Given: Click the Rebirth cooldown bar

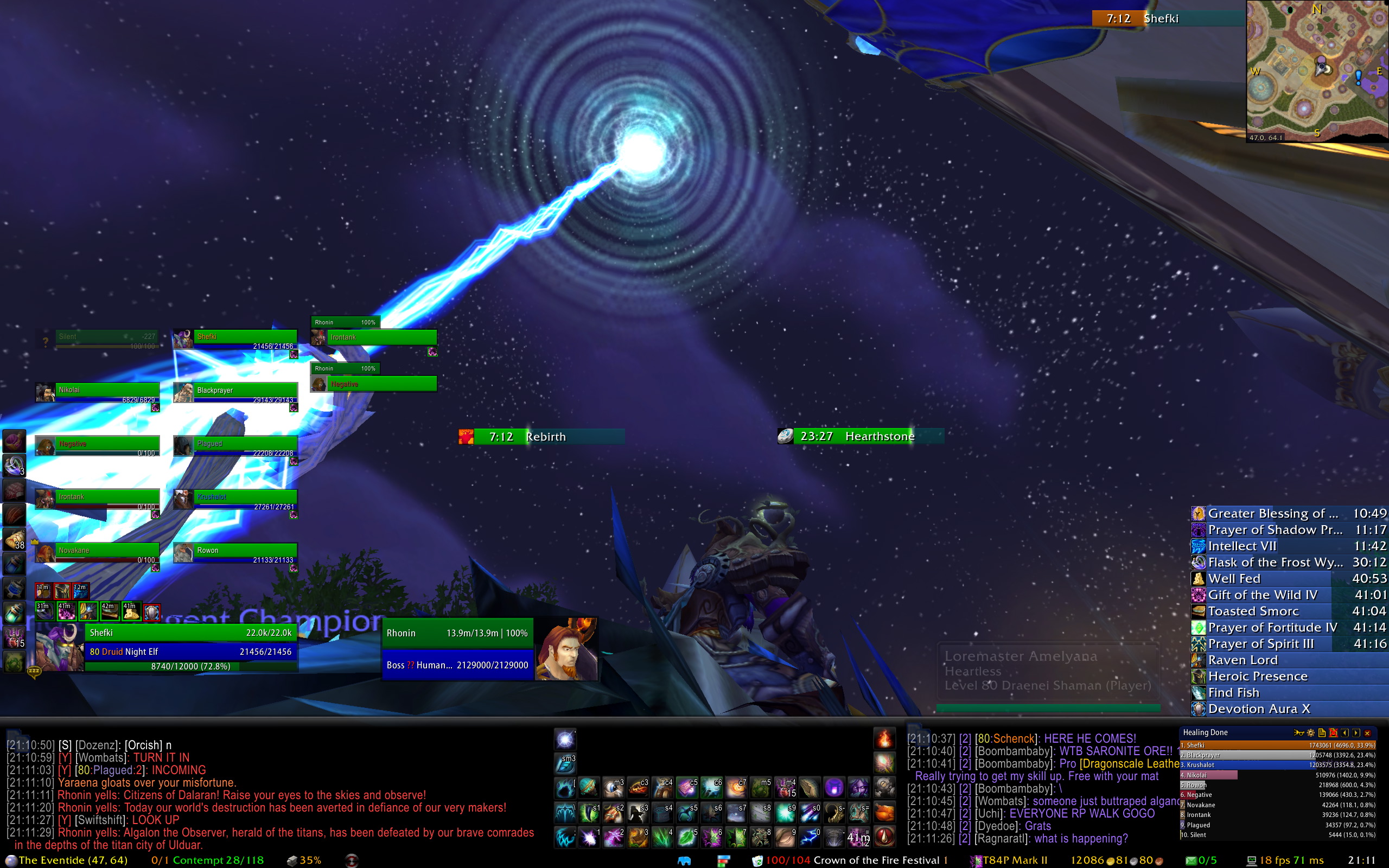Looking at the screenshot, I should [x=542, y=437].
